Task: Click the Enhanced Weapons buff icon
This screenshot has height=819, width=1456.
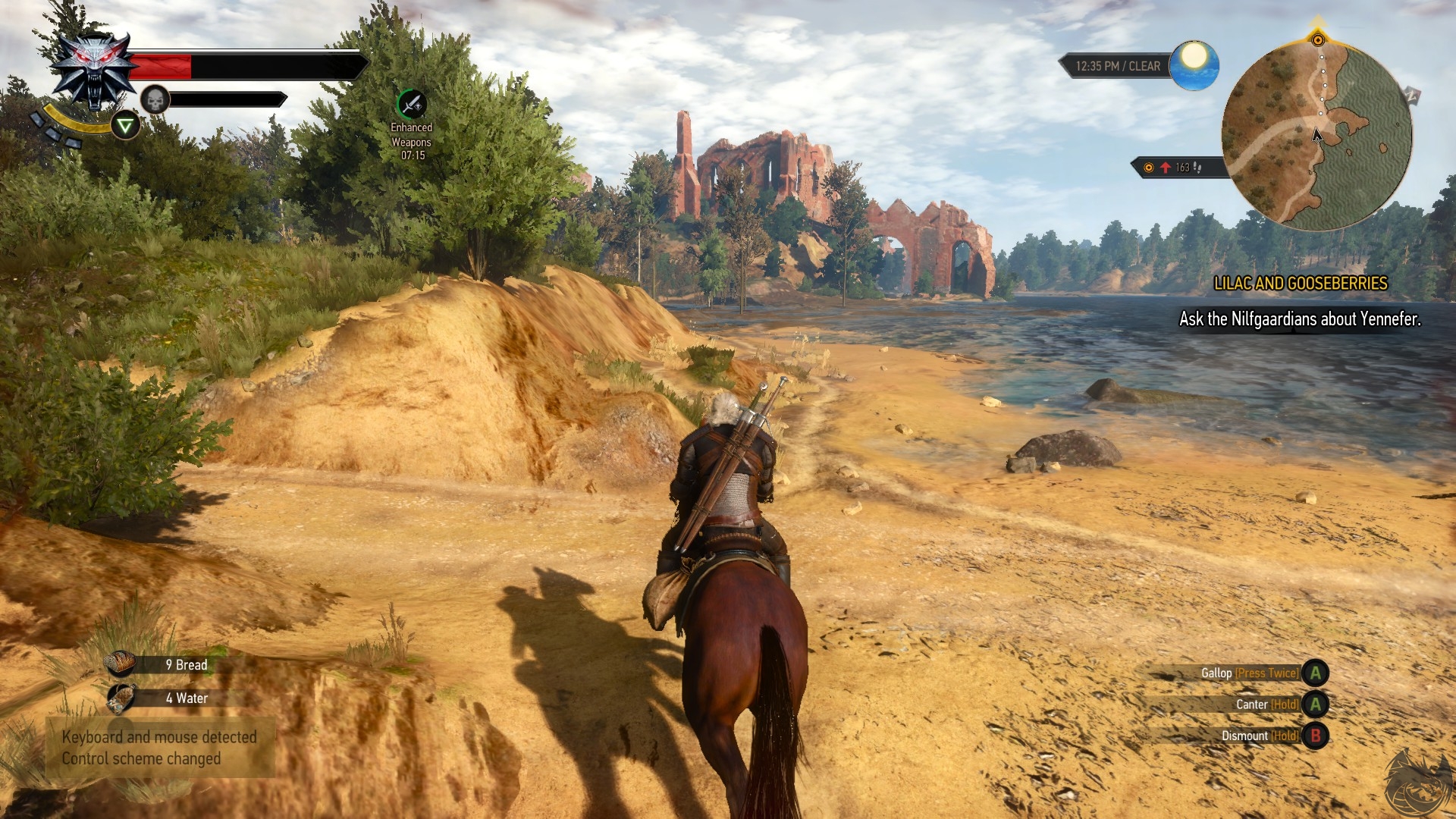Action: pos(412,104)
